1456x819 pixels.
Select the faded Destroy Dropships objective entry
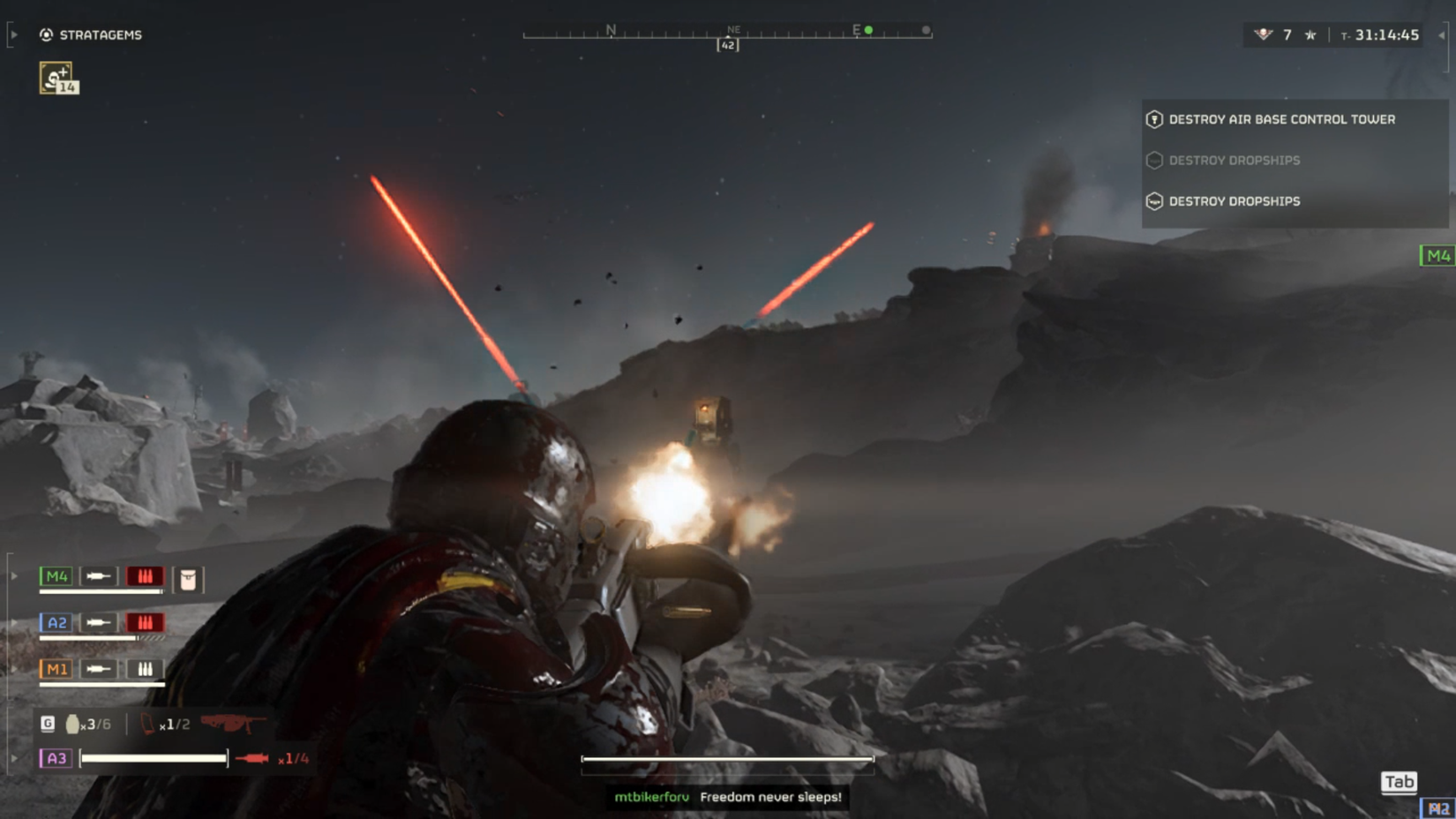click(x=1235, y=160)
